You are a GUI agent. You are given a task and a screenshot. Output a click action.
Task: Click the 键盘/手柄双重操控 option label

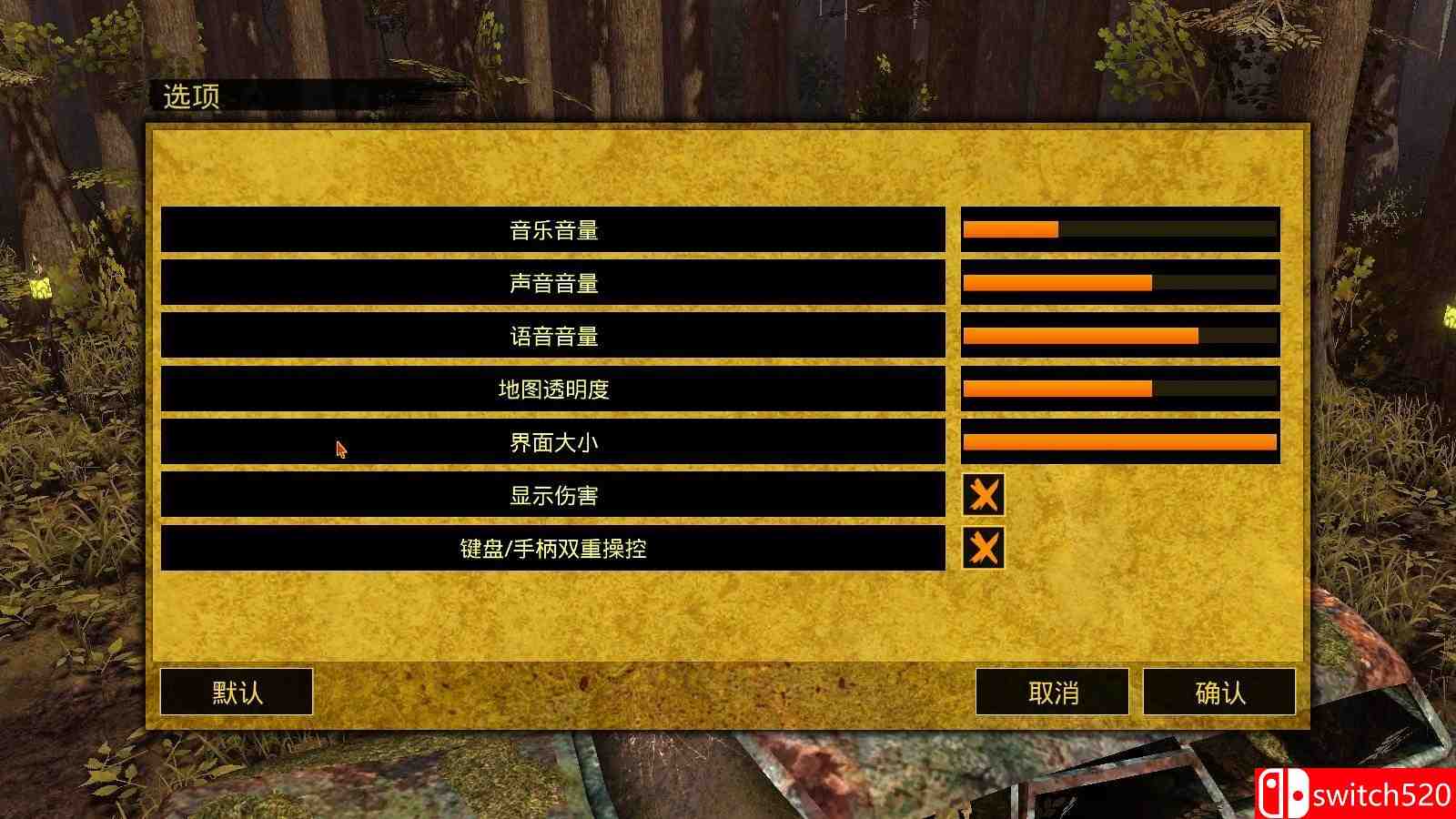click(x=553, y=549)
